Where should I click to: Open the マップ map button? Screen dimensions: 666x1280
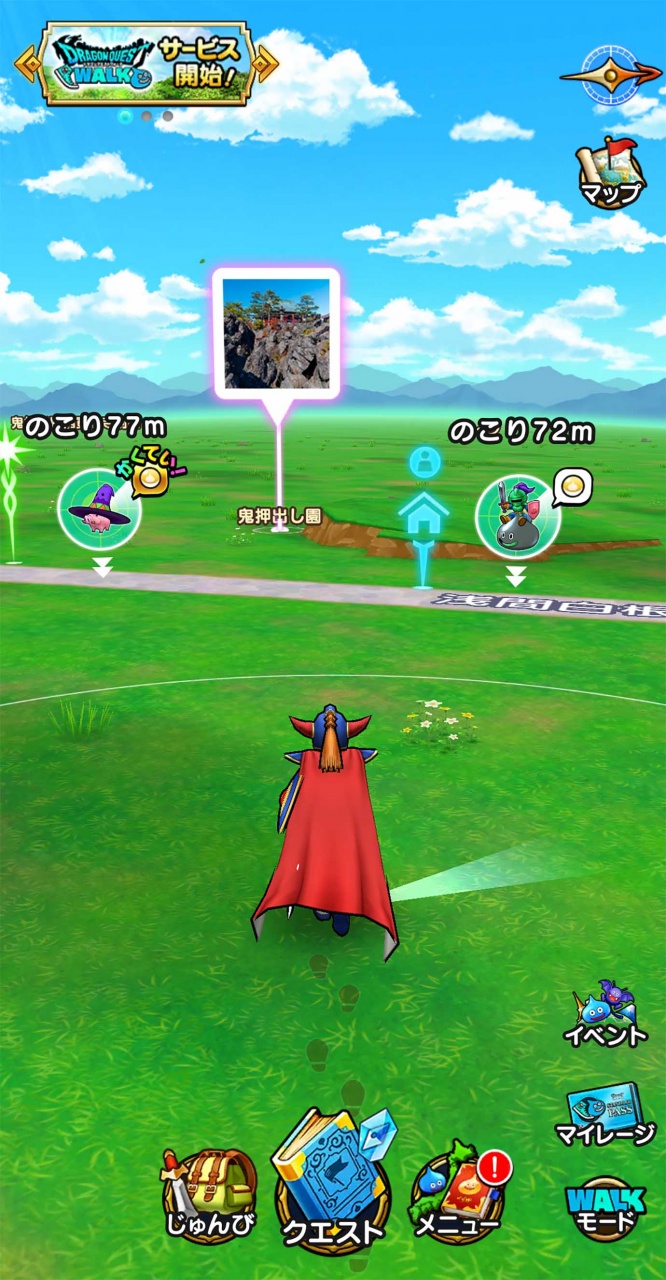pyautogui.click(x=609, y=173)
